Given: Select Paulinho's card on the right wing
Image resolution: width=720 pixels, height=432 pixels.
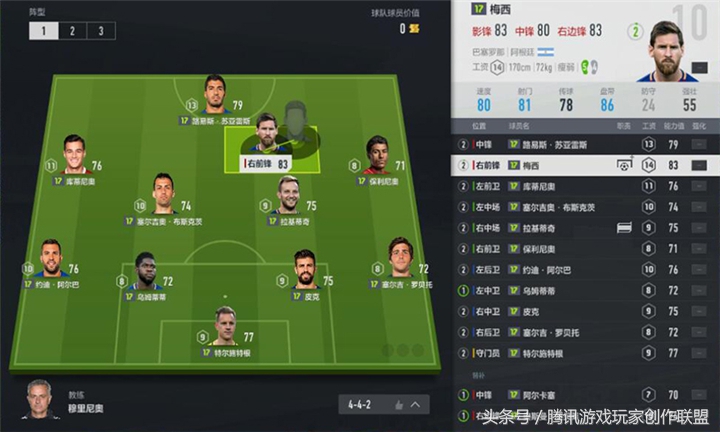Looking at the screenshot, I should click(376, 160).
